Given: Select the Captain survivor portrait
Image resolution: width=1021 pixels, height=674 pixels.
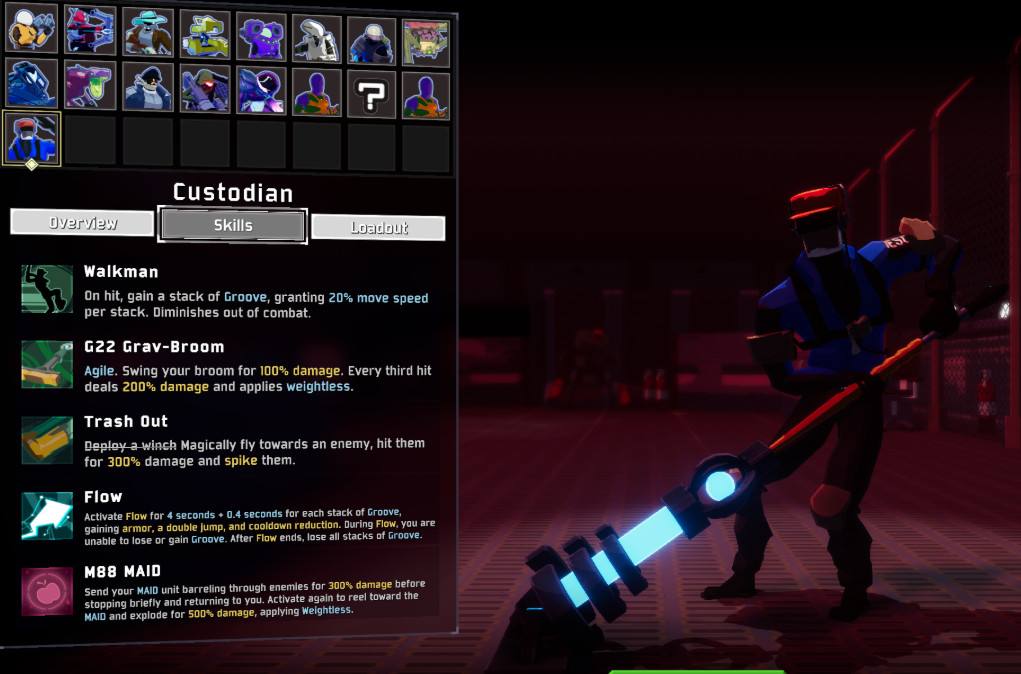Looking at the screenshot, I should (x=147, y=88).
